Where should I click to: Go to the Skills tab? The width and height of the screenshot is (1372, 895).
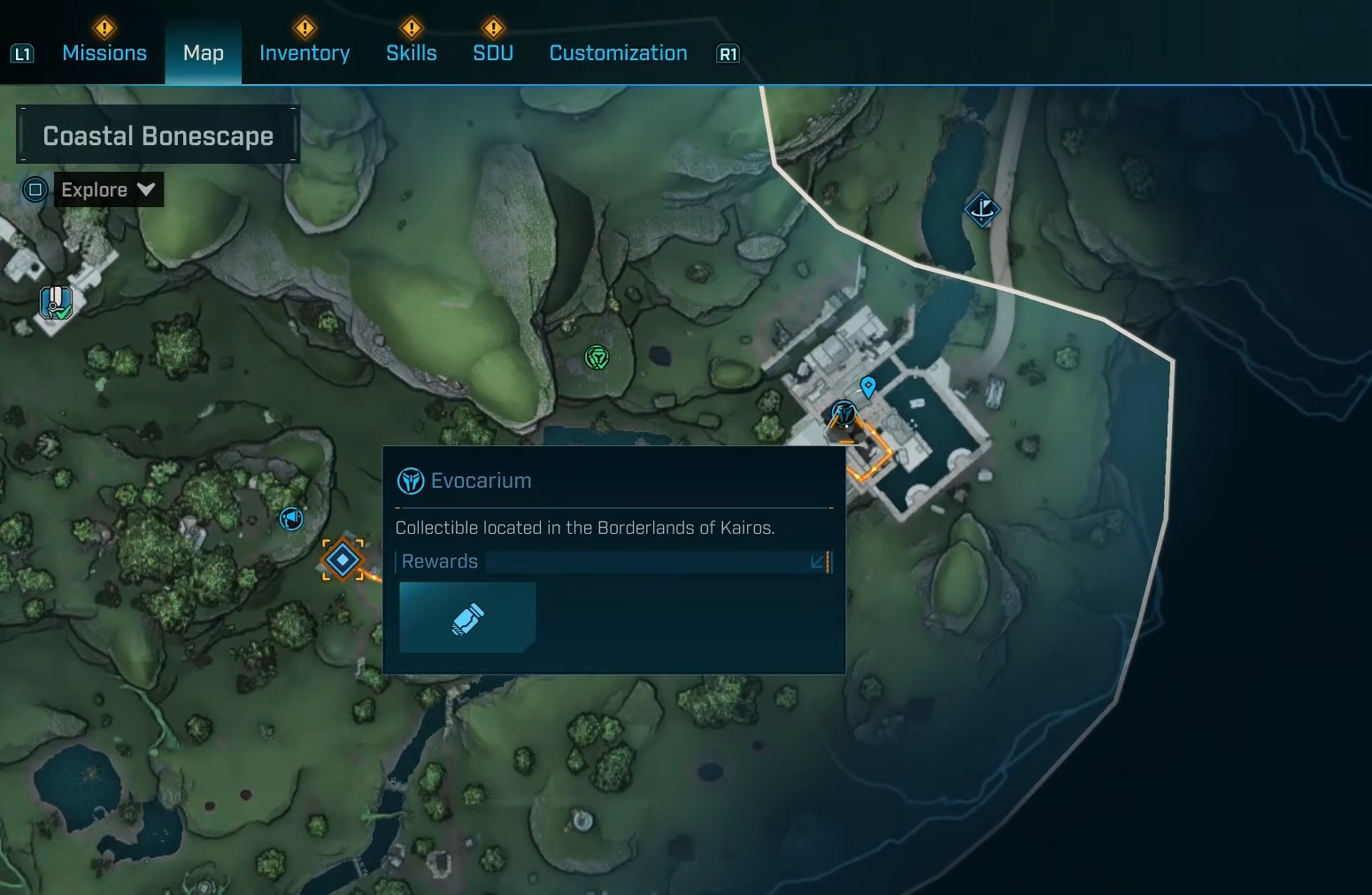(x=412, y=53)
